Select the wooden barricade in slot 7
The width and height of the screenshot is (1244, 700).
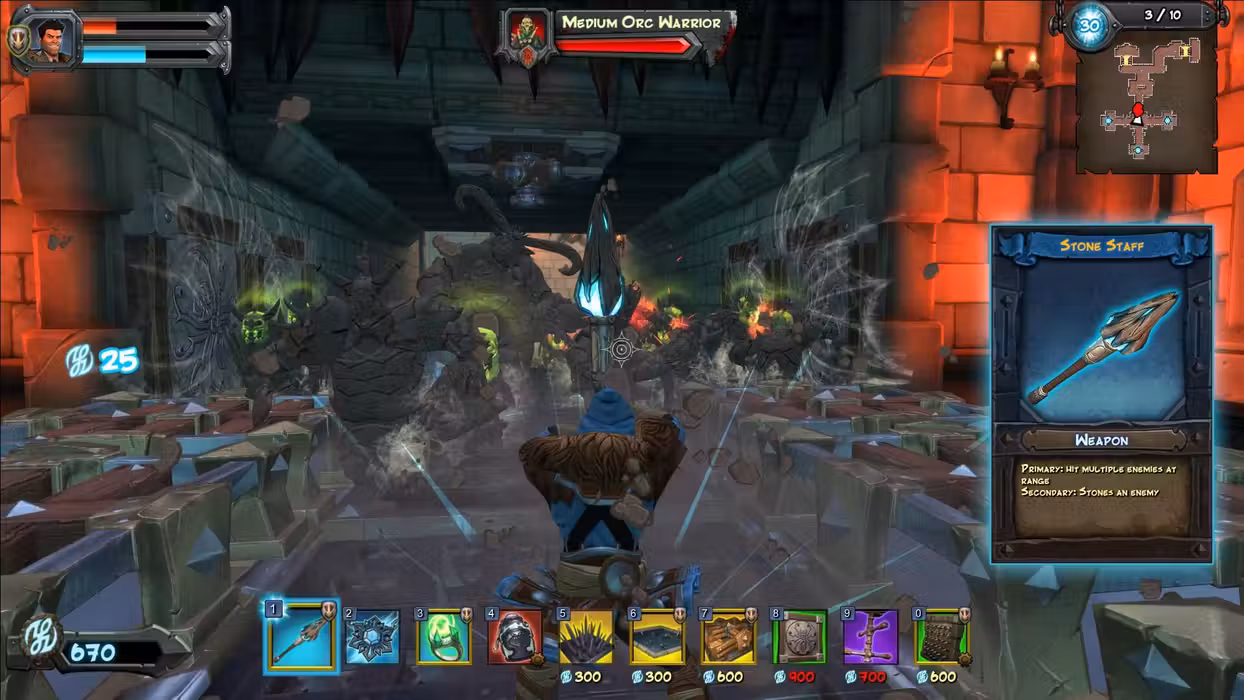[x=728, y=637]
